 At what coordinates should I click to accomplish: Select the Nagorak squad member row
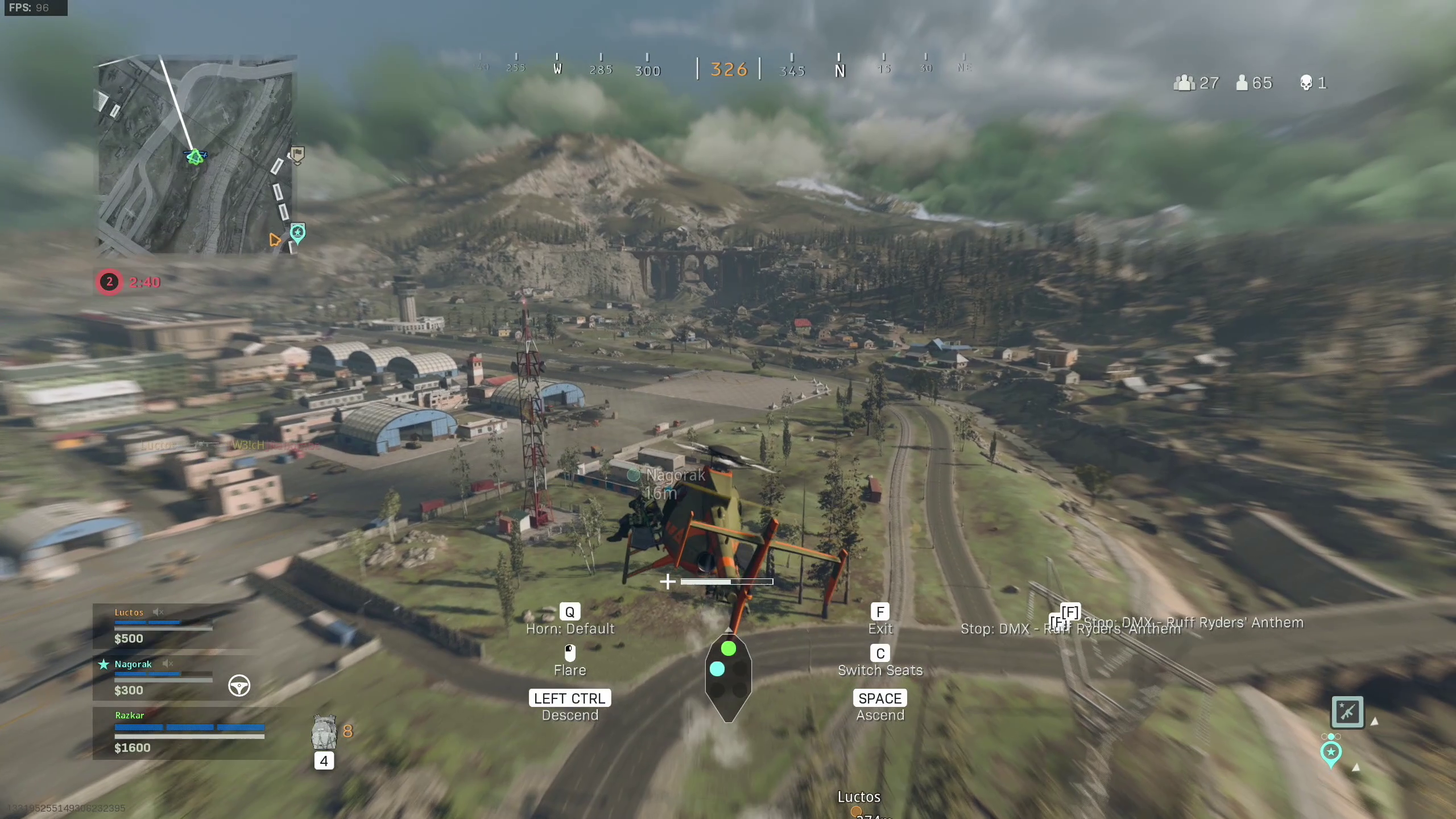[164, 677]
